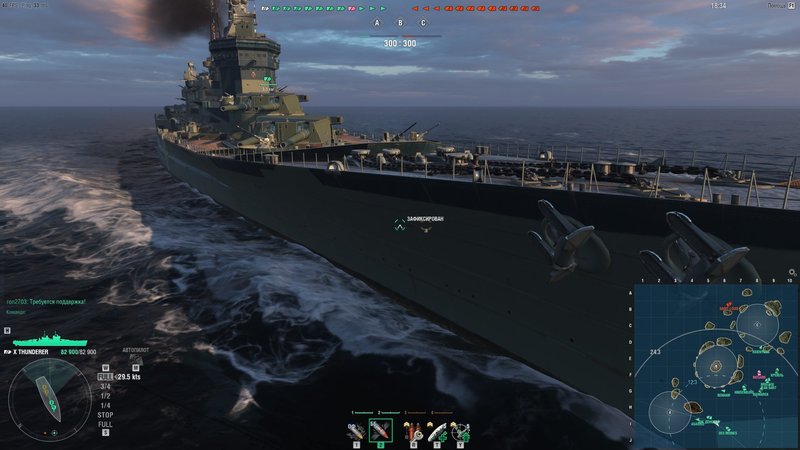The height and width of the screenshot is (450, 800).
Task: Set engine telegraph to 3/4 speed
Action: [x=105, y=387]
